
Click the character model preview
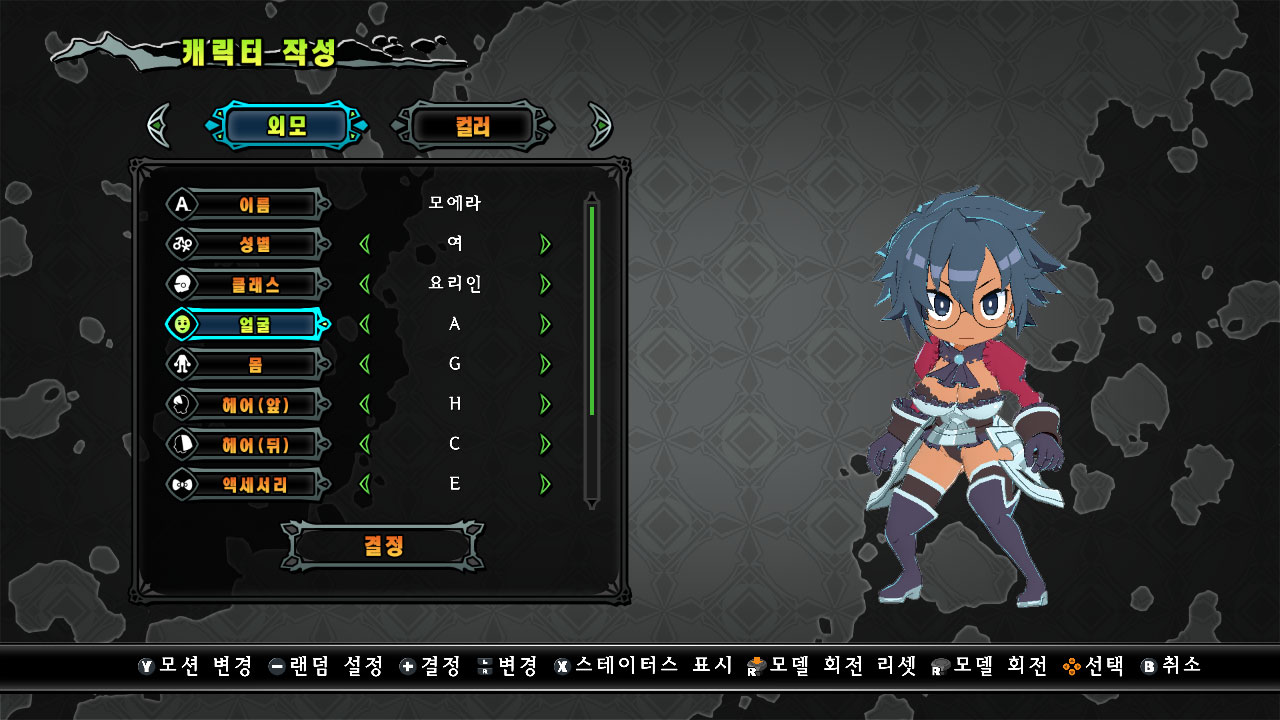[960, 400]
